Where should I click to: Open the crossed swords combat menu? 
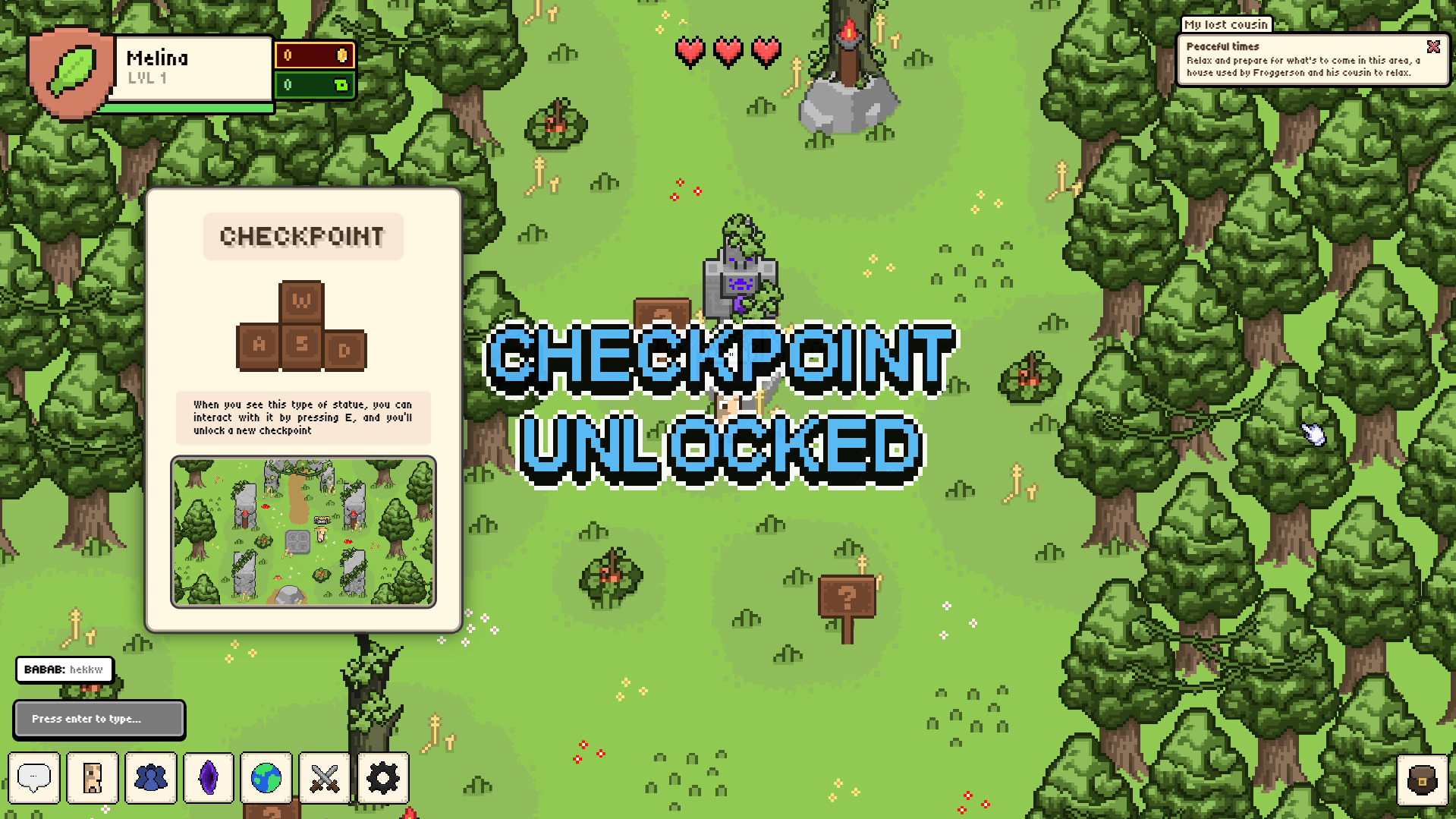325,778
